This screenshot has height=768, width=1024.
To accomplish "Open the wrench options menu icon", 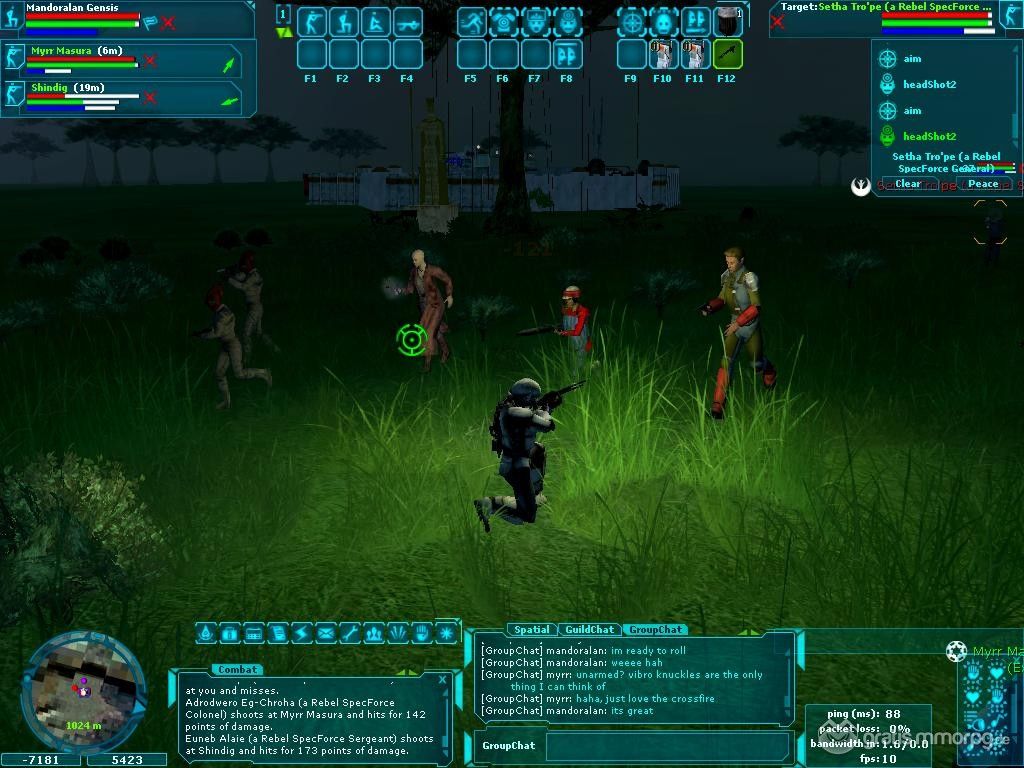I will [x=350, y=633].
